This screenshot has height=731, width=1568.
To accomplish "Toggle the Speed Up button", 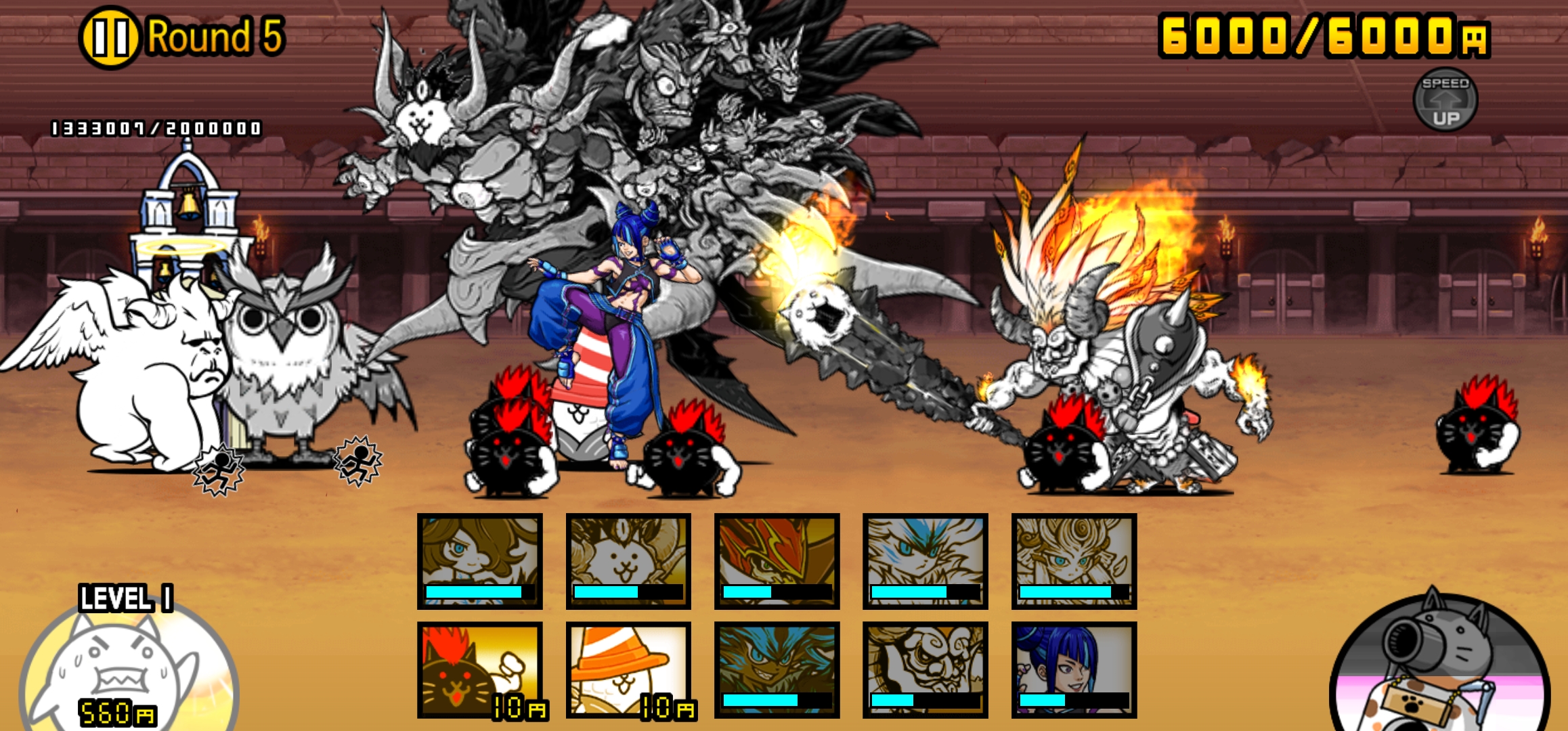I will click(x=1445, y=100).
